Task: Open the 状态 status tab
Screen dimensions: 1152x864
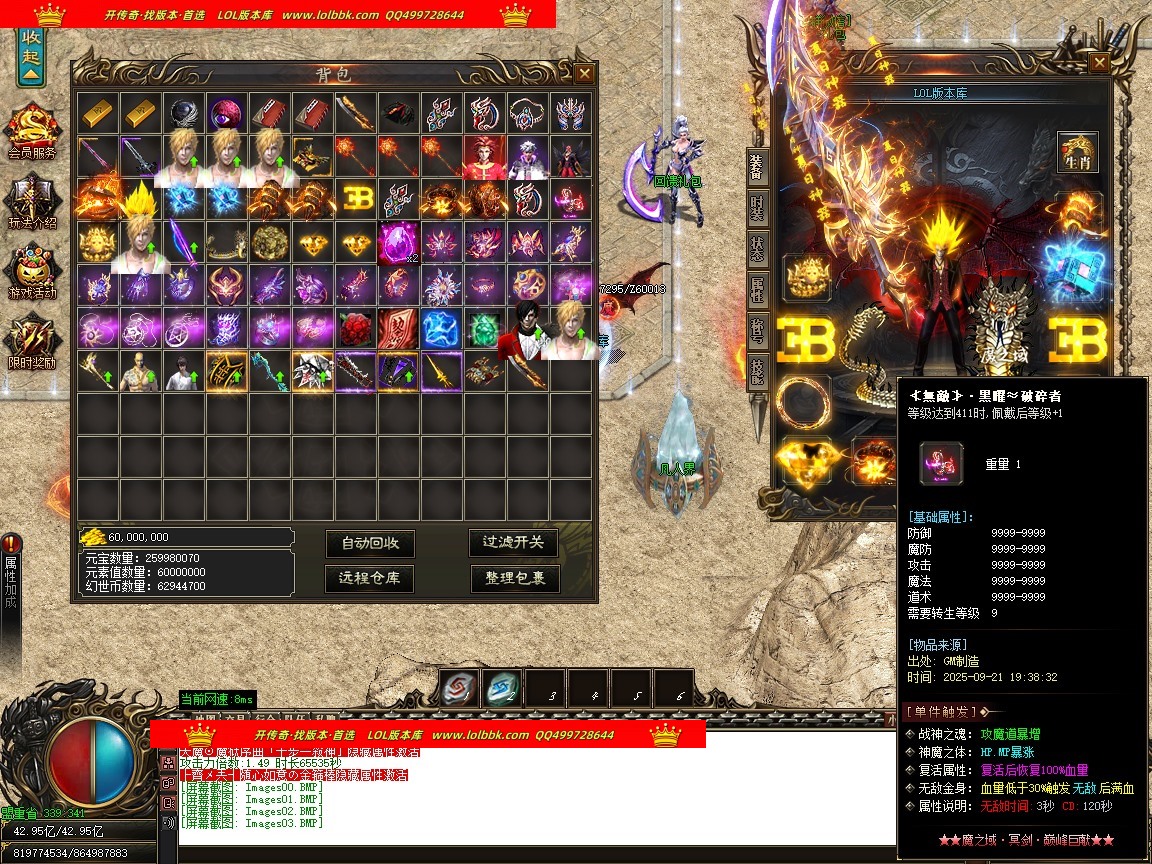Action: click(757, 250)
